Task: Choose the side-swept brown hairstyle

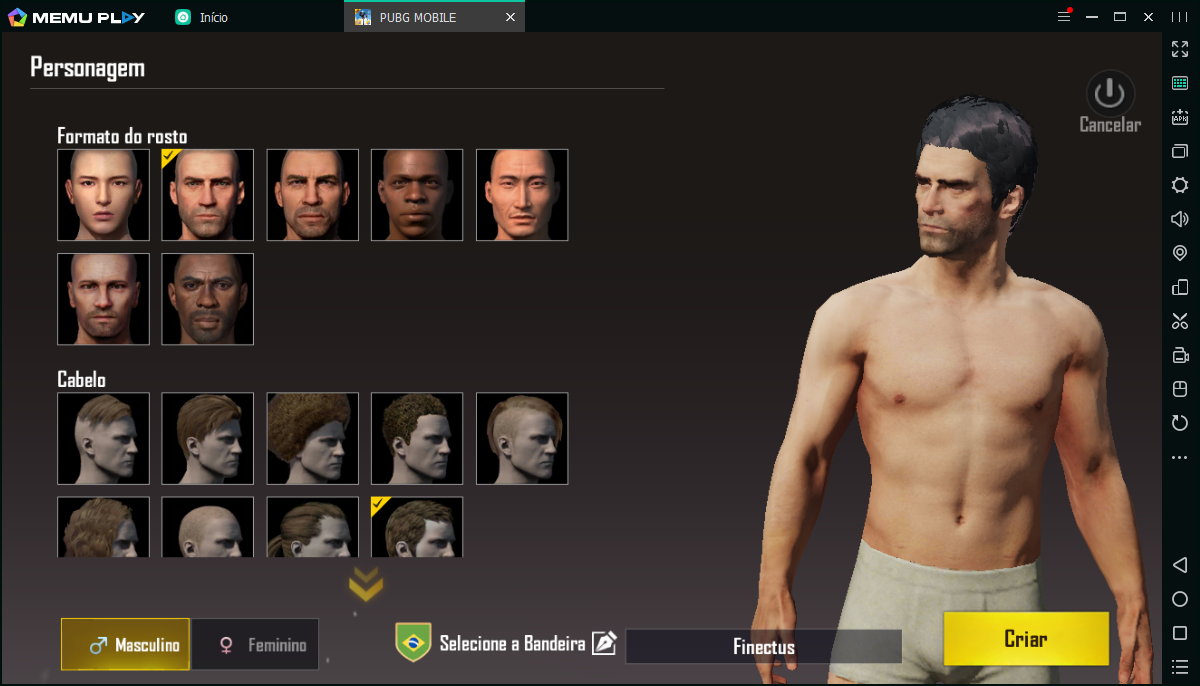Action: coord(208,438)
